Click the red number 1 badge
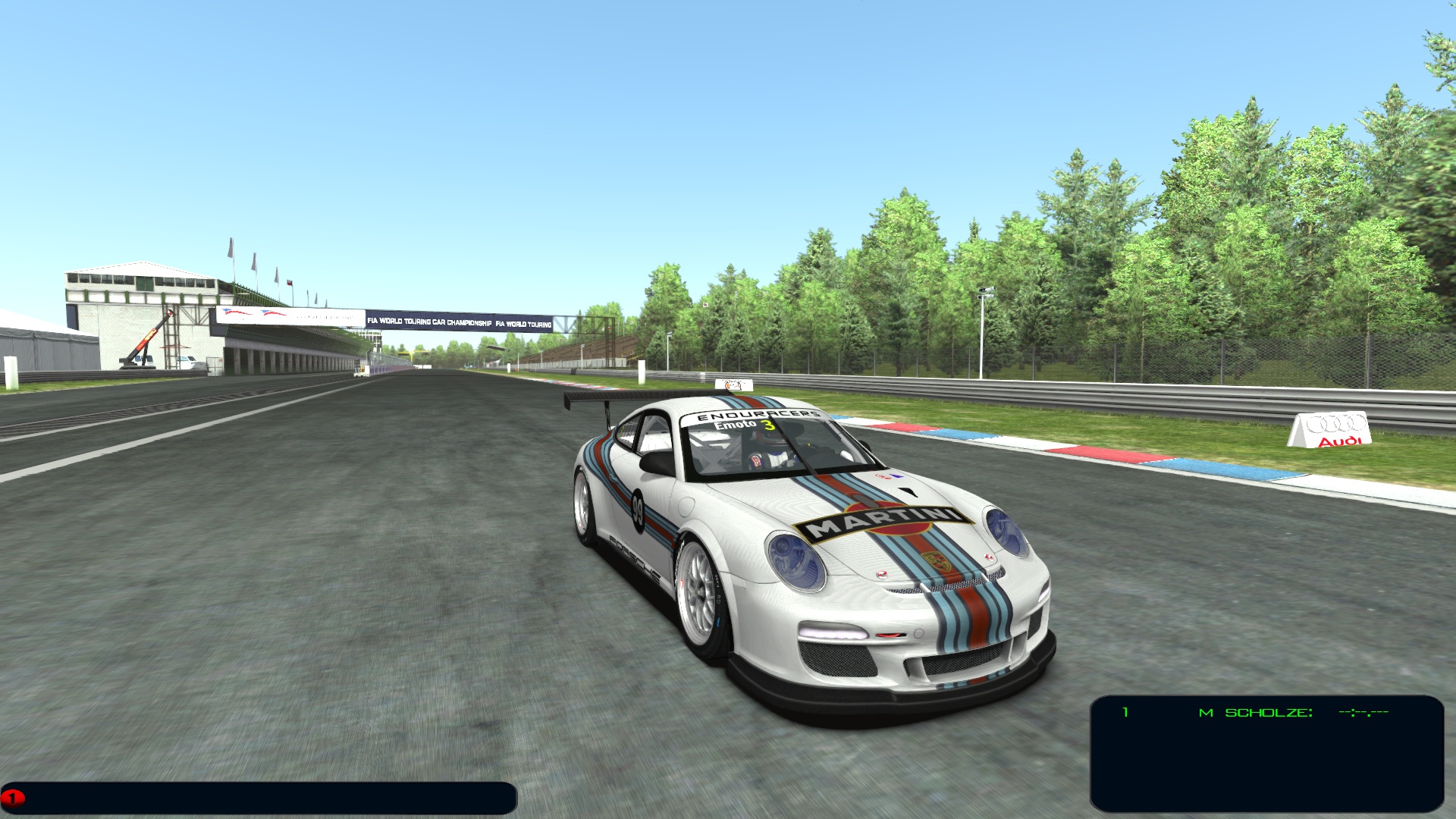The width and height of the screenshot is (1456, 819). [x=13, y=798]
